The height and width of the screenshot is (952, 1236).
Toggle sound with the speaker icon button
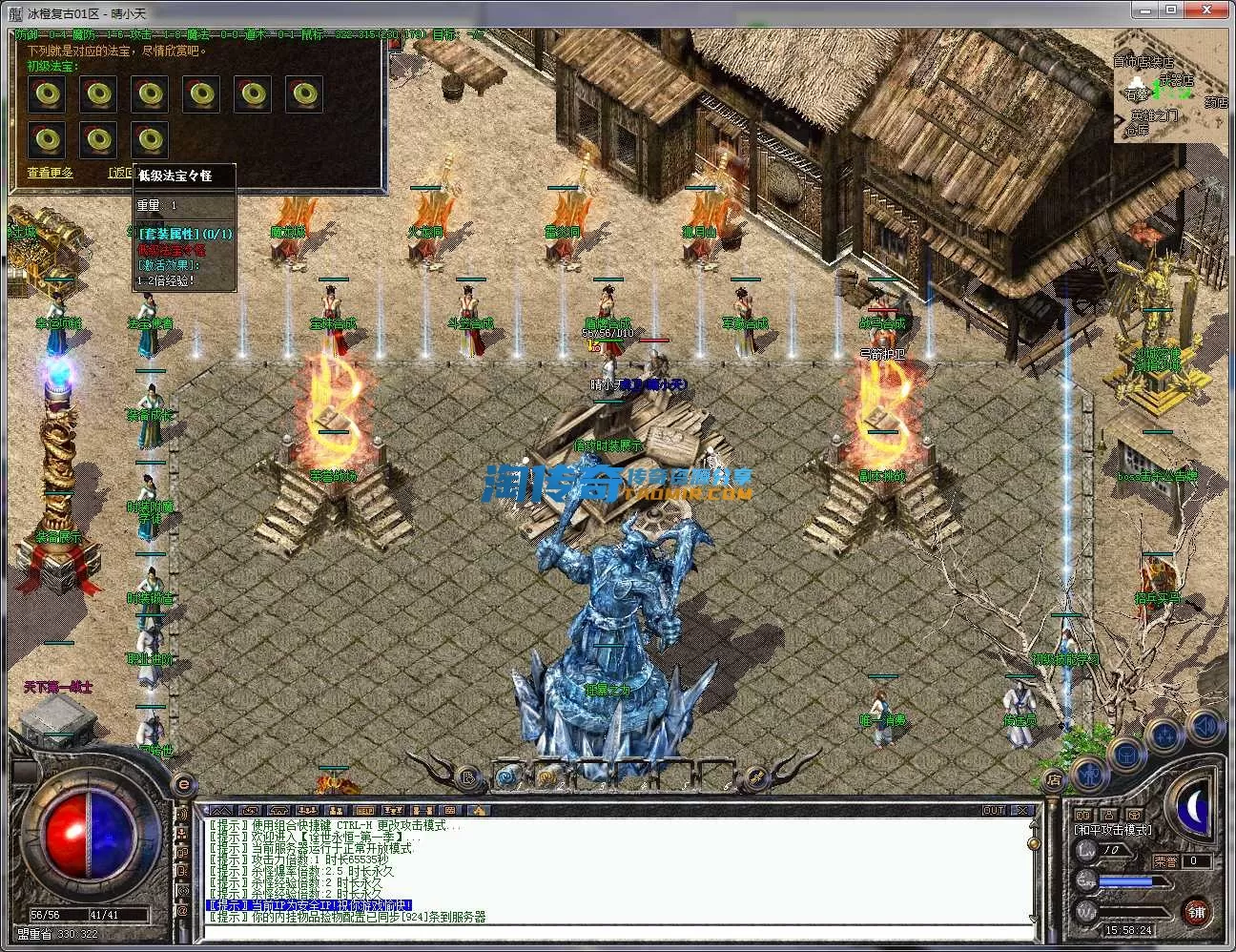(1206, 726)
